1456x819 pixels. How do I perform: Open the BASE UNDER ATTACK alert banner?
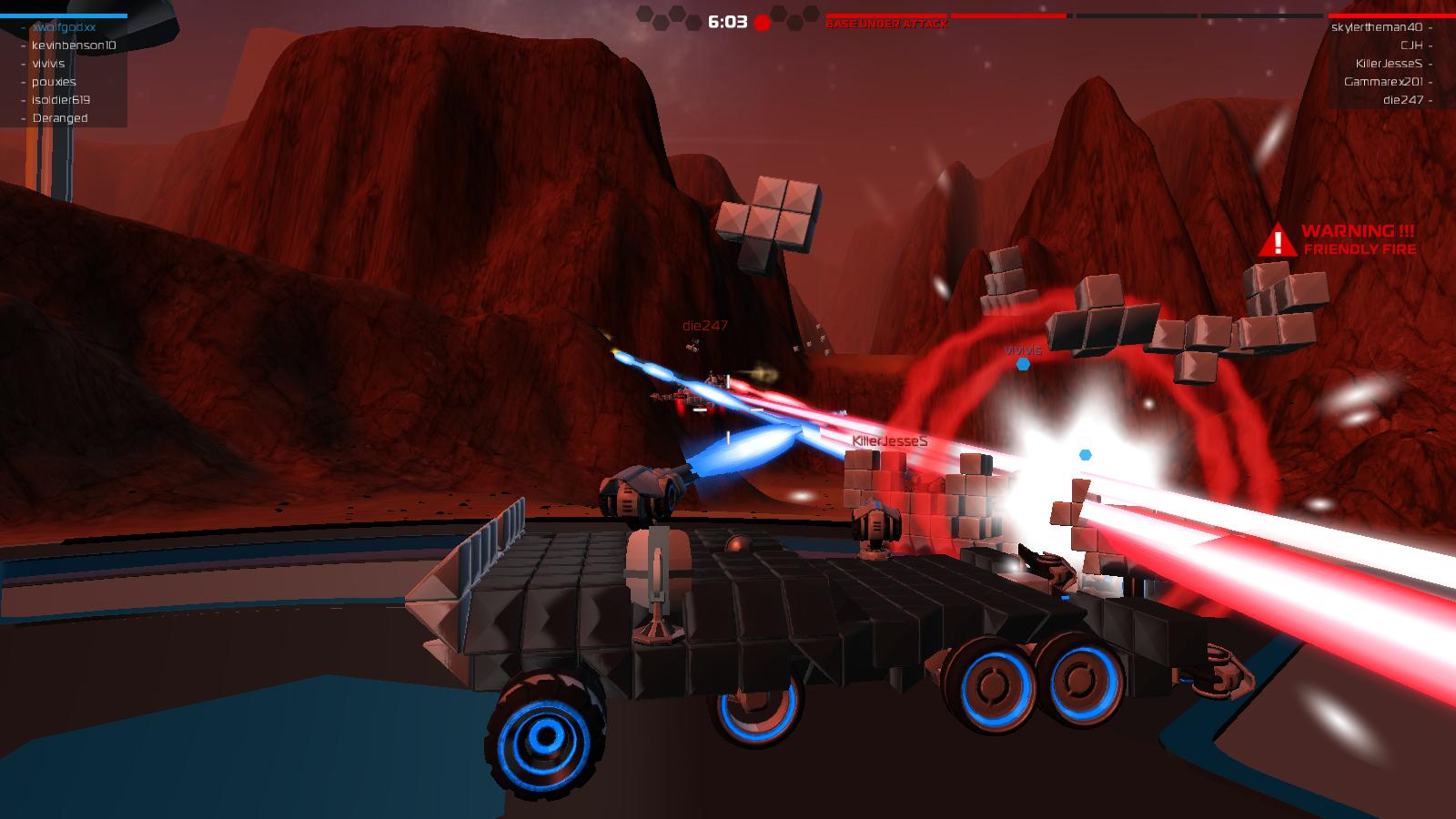click(x=887, y=25)
